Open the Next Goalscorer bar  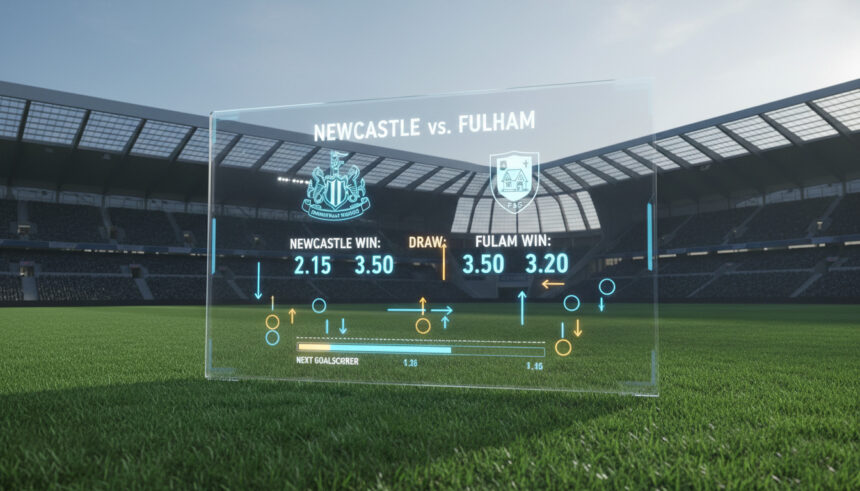tap(420, 350)
